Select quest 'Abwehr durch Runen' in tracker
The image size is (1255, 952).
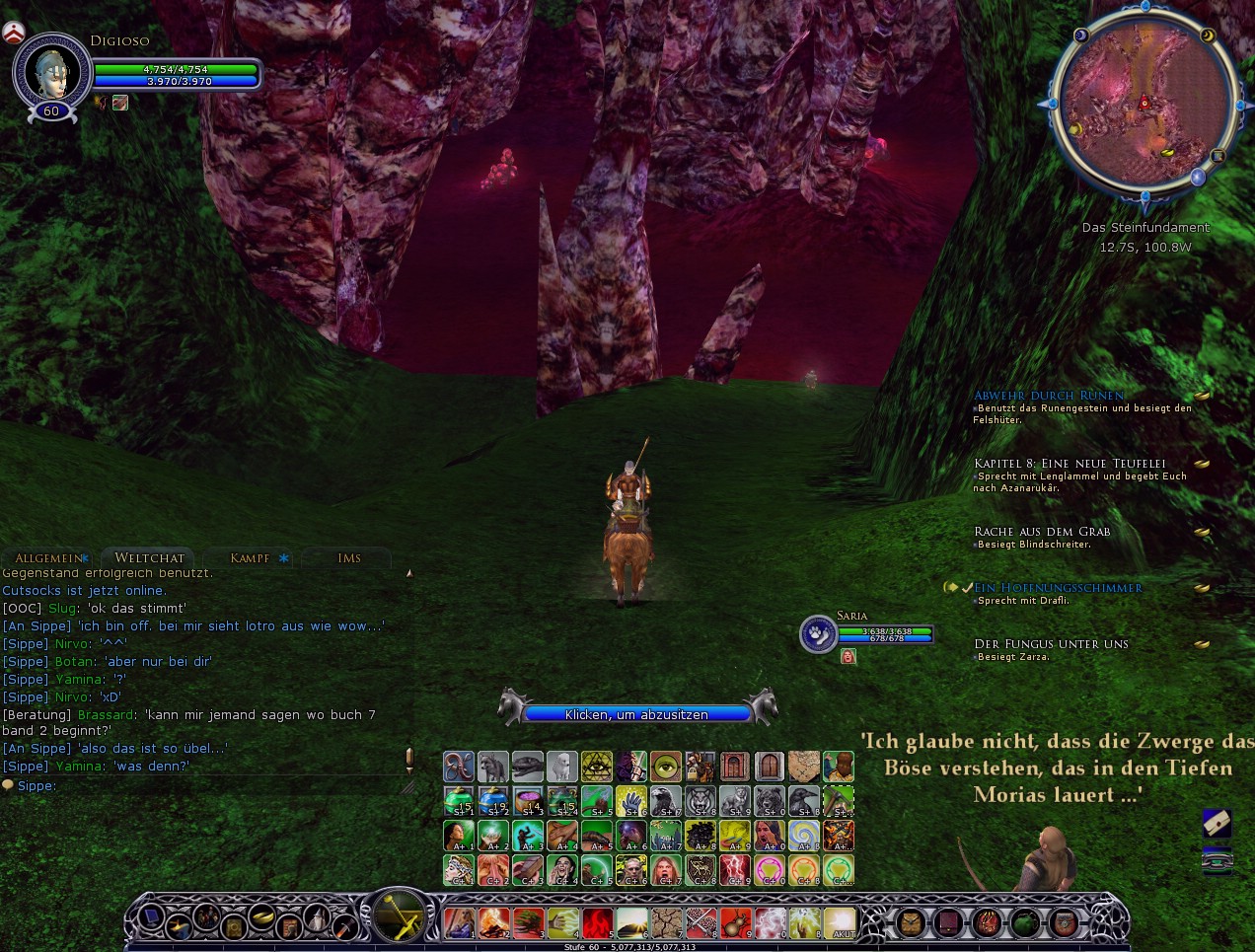pos(1049,396)
